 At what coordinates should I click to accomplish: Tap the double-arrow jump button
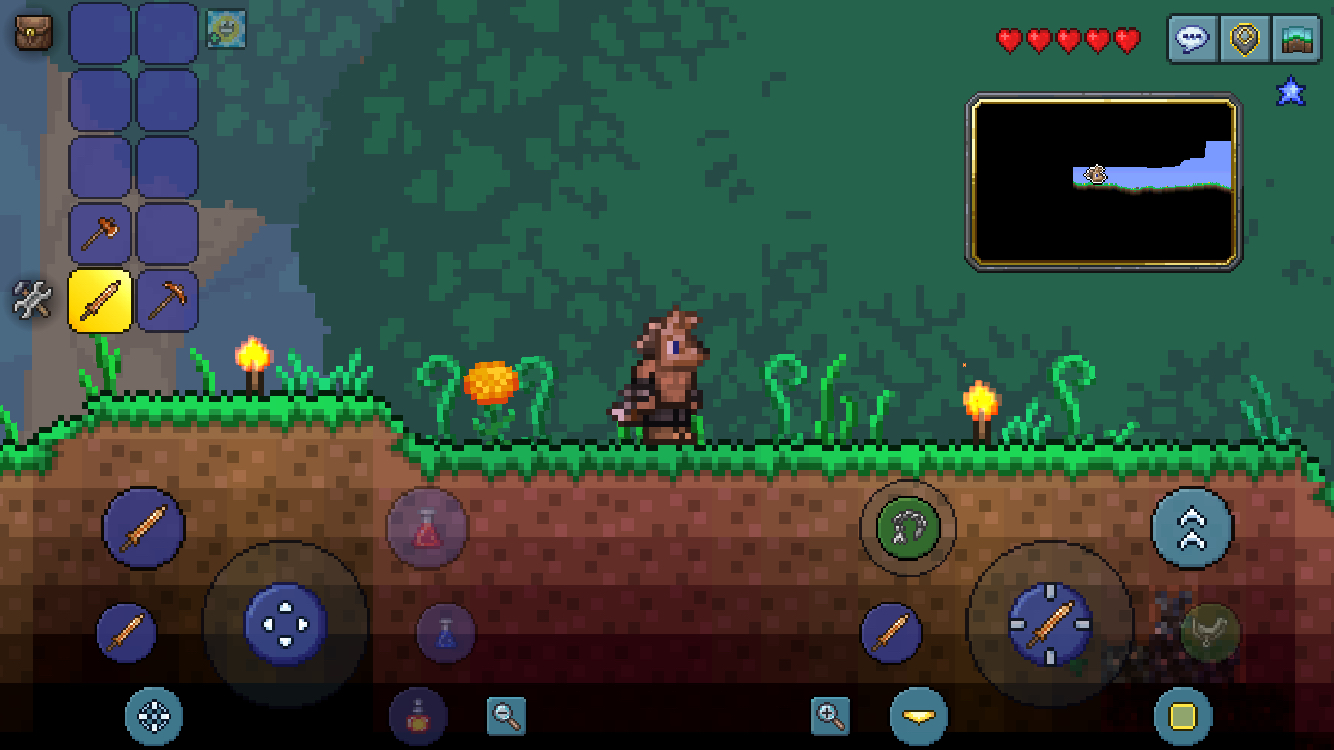click(x=1192, y=528)
